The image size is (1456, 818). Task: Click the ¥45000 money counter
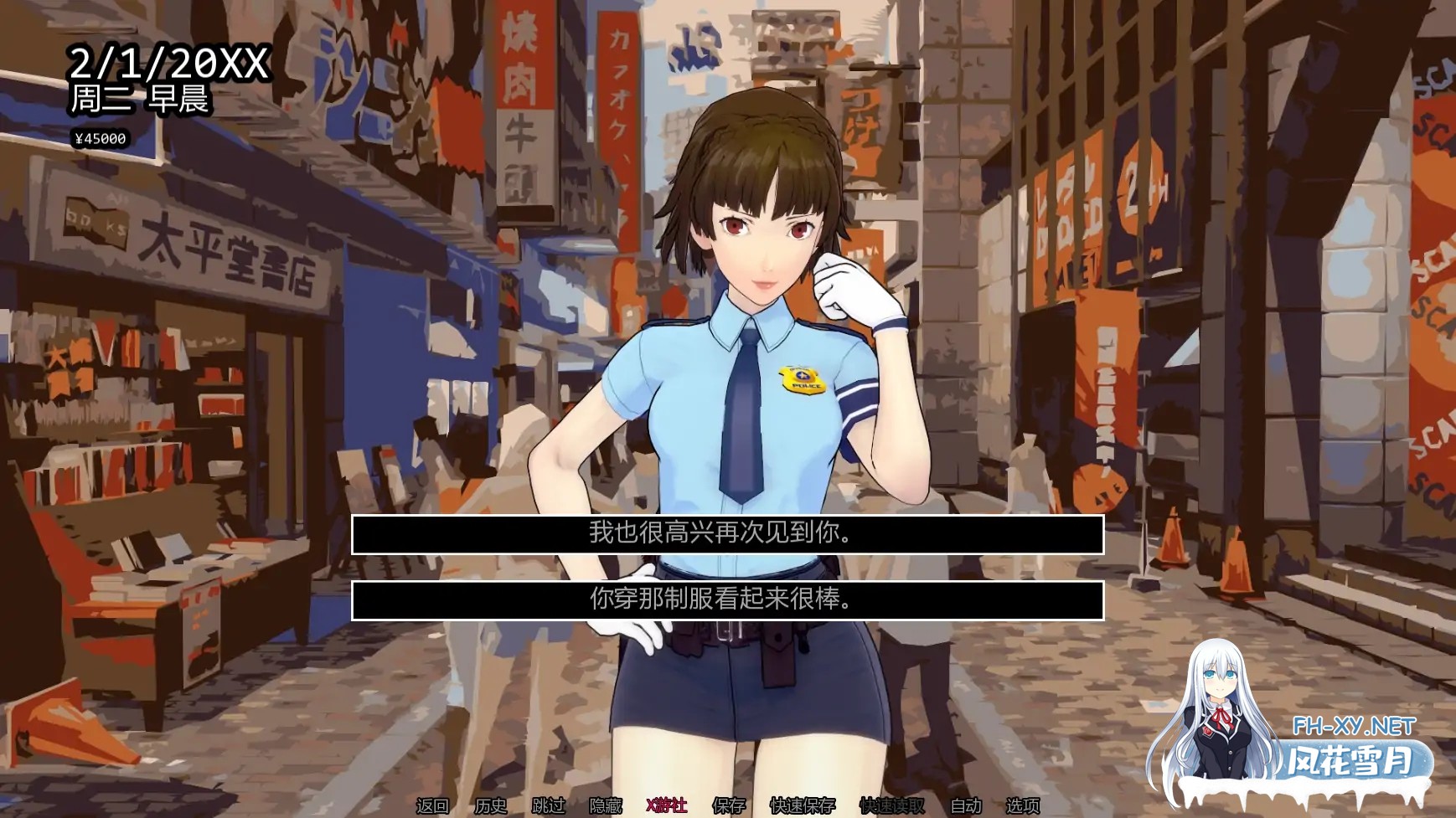coord(101,138)
